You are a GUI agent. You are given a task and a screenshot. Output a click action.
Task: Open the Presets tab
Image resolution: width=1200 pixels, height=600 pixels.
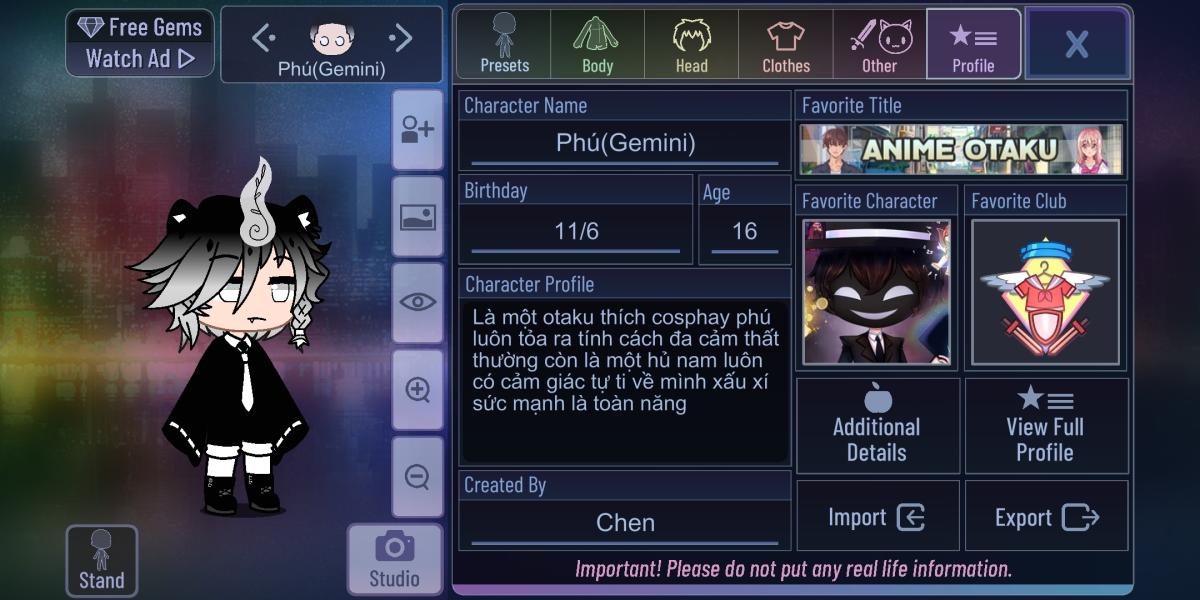click(x=504, y=45)
